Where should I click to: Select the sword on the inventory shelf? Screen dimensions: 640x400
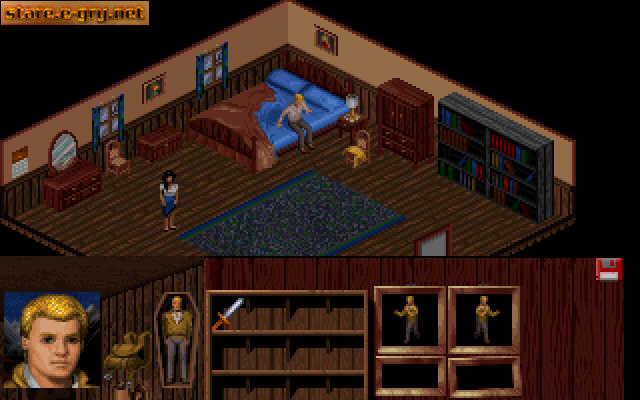[227, 313]
